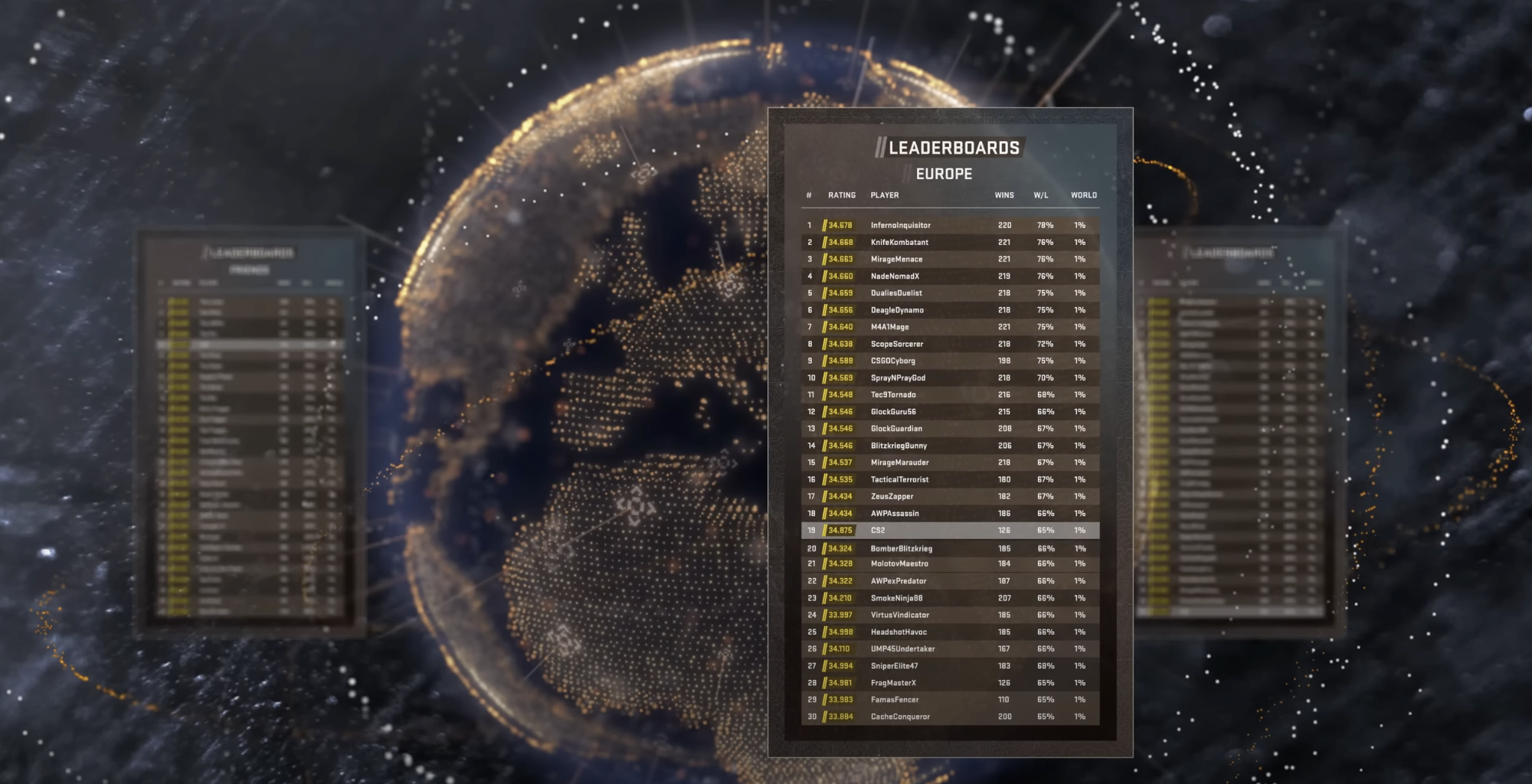Click the yellow rating badge beside InfernoInquisitor

pyautogui.click(x=840, y=225)
